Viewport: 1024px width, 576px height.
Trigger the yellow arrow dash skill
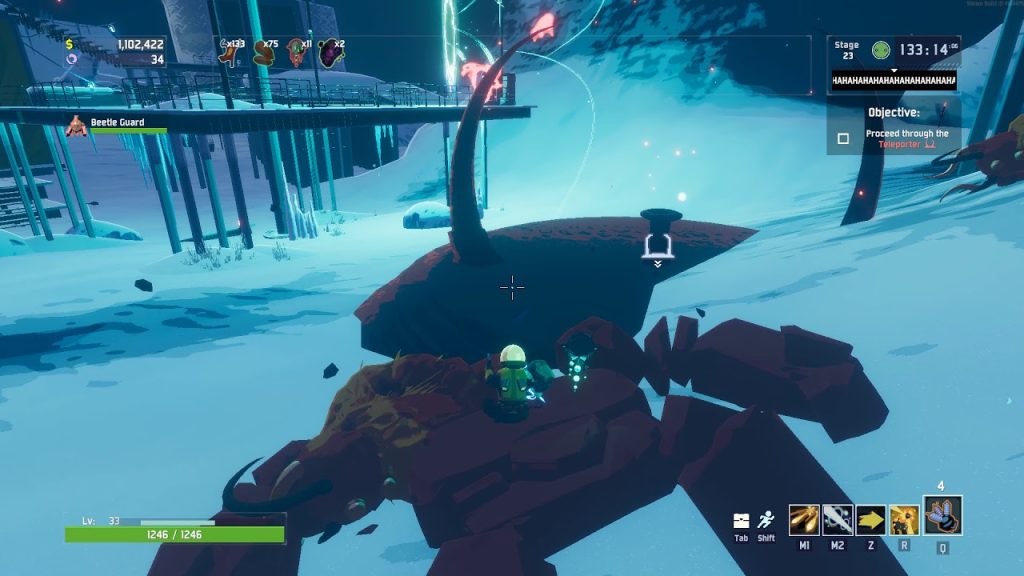point(871,520)
